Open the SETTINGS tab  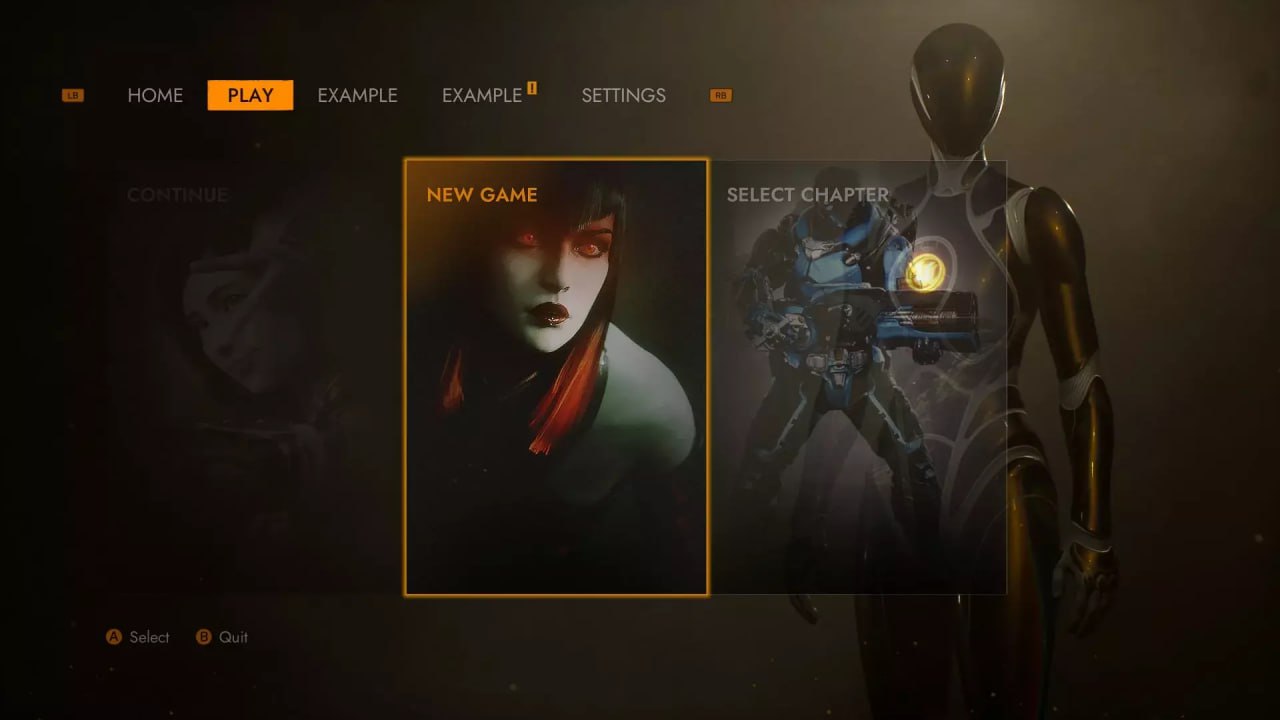click(623, 95)
